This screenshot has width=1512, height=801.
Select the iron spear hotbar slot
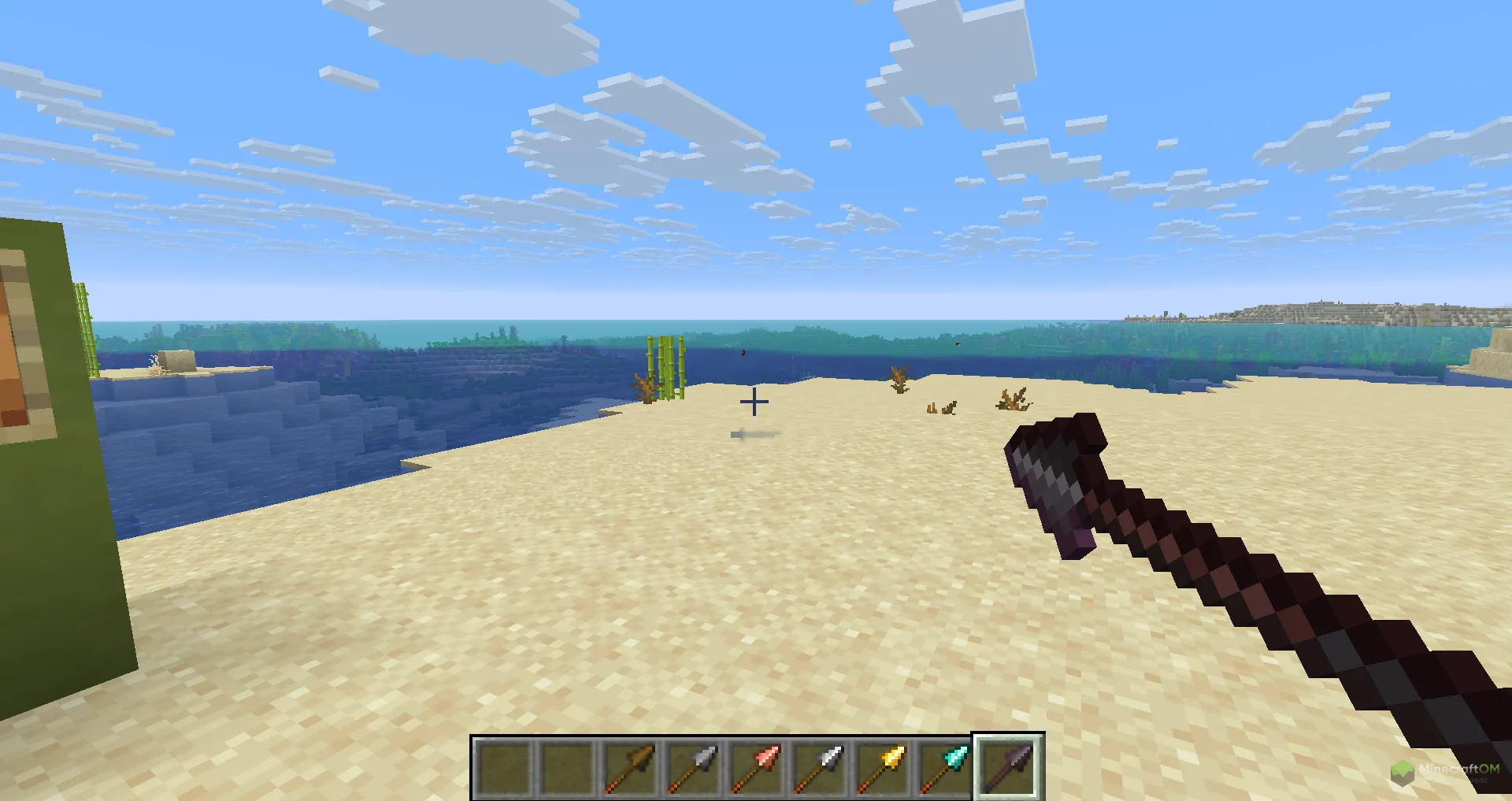(x=819, y=768)
